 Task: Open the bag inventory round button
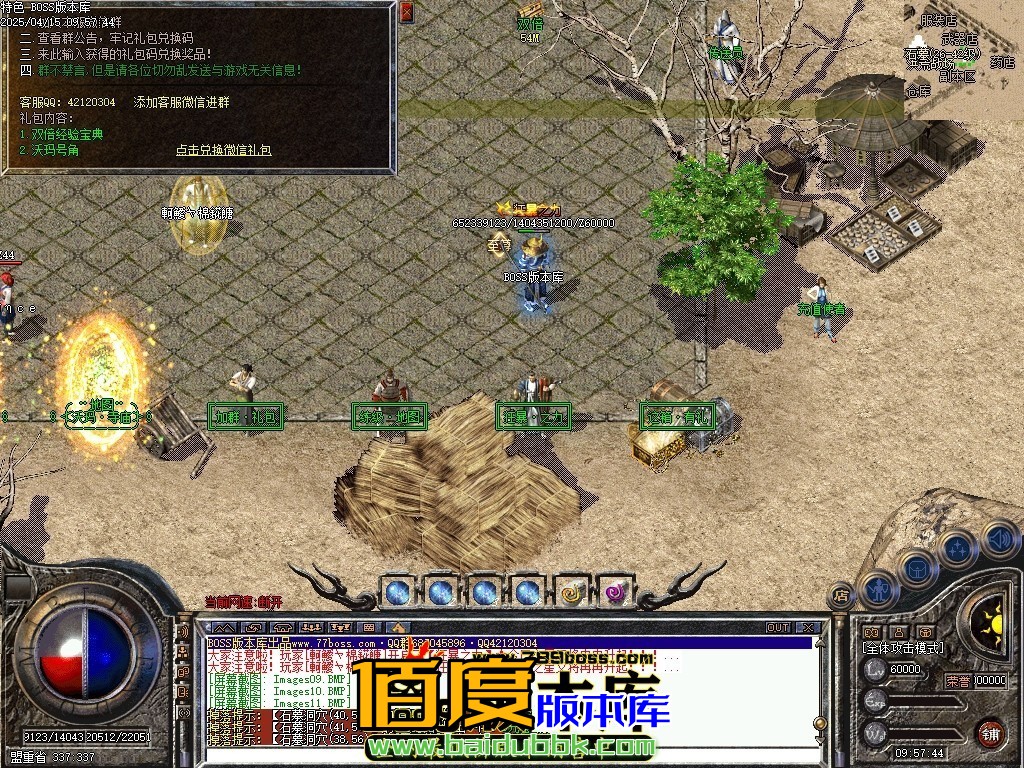917,568
